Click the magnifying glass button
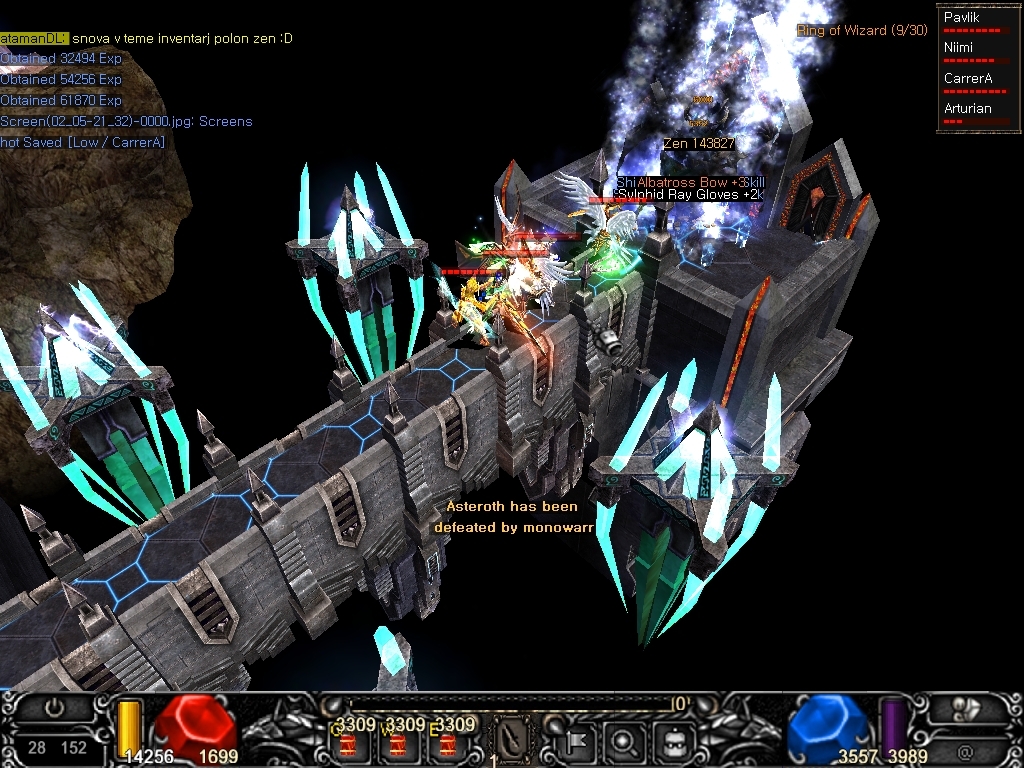 (626, 742)
